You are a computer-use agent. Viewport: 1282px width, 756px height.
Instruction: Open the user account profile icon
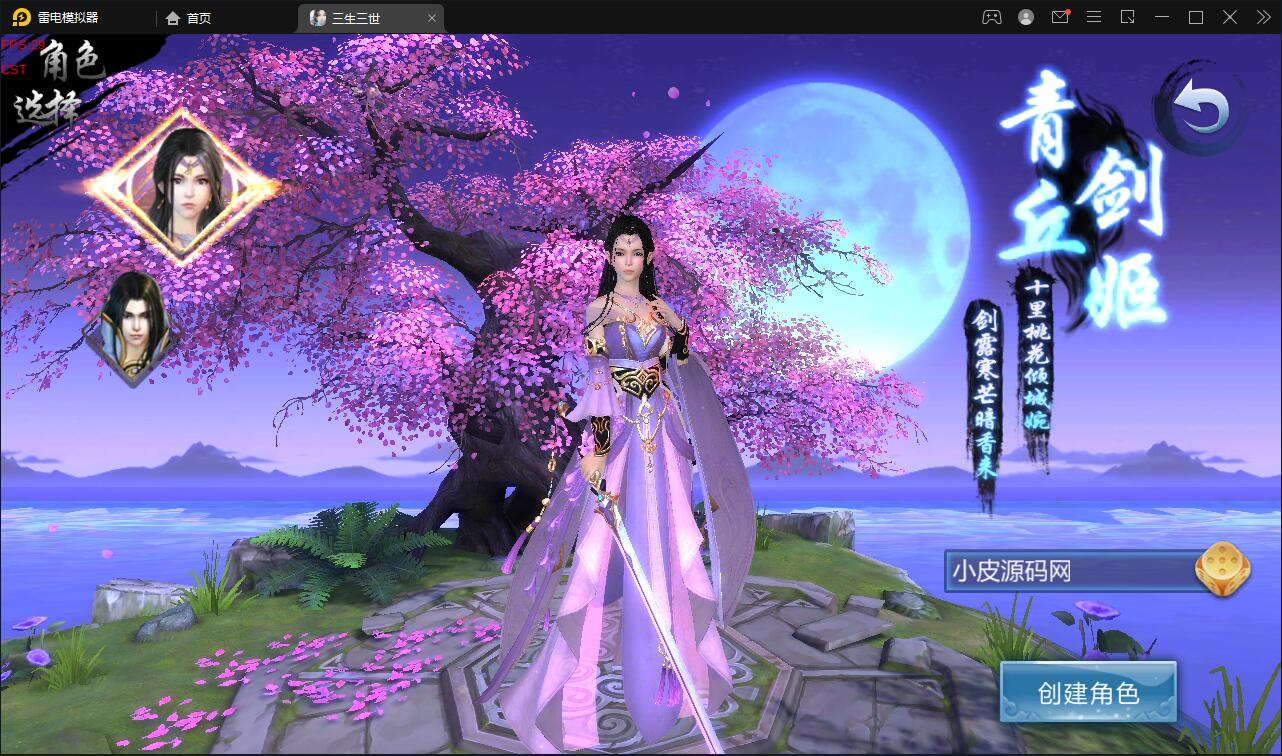coord(1024,17)
